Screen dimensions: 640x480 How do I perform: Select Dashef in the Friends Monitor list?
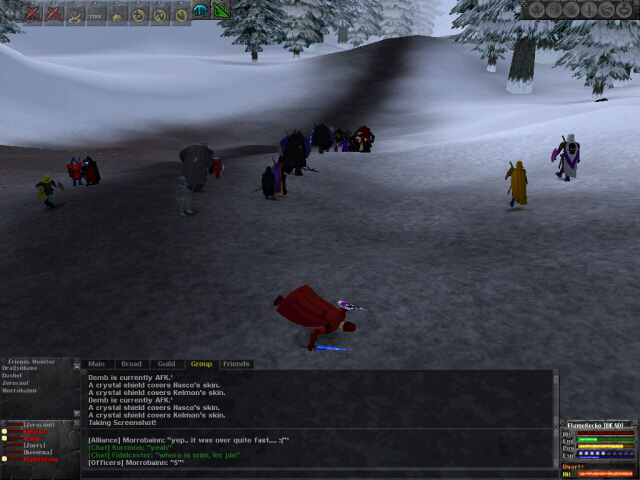click(13, 375)
